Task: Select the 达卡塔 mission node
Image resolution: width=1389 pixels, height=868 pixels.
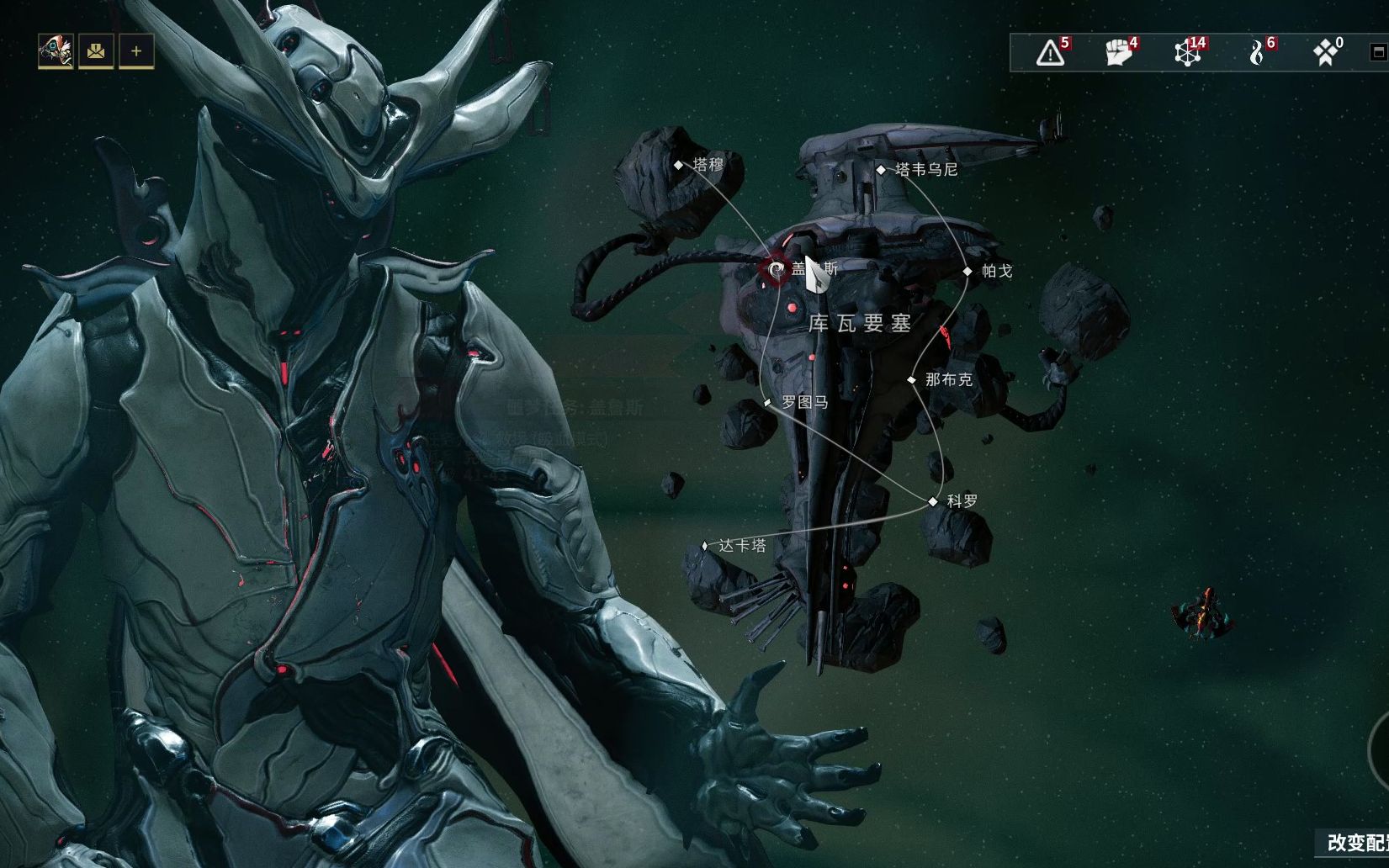Action: point(705,546)
